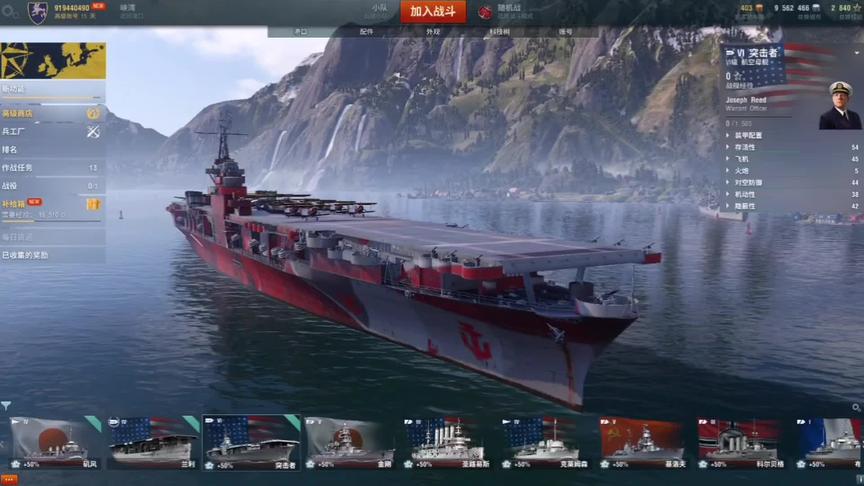Open the ship carousel filter funnel
The height and width of the screenshot is (486, 864).
tap(6, 406)
